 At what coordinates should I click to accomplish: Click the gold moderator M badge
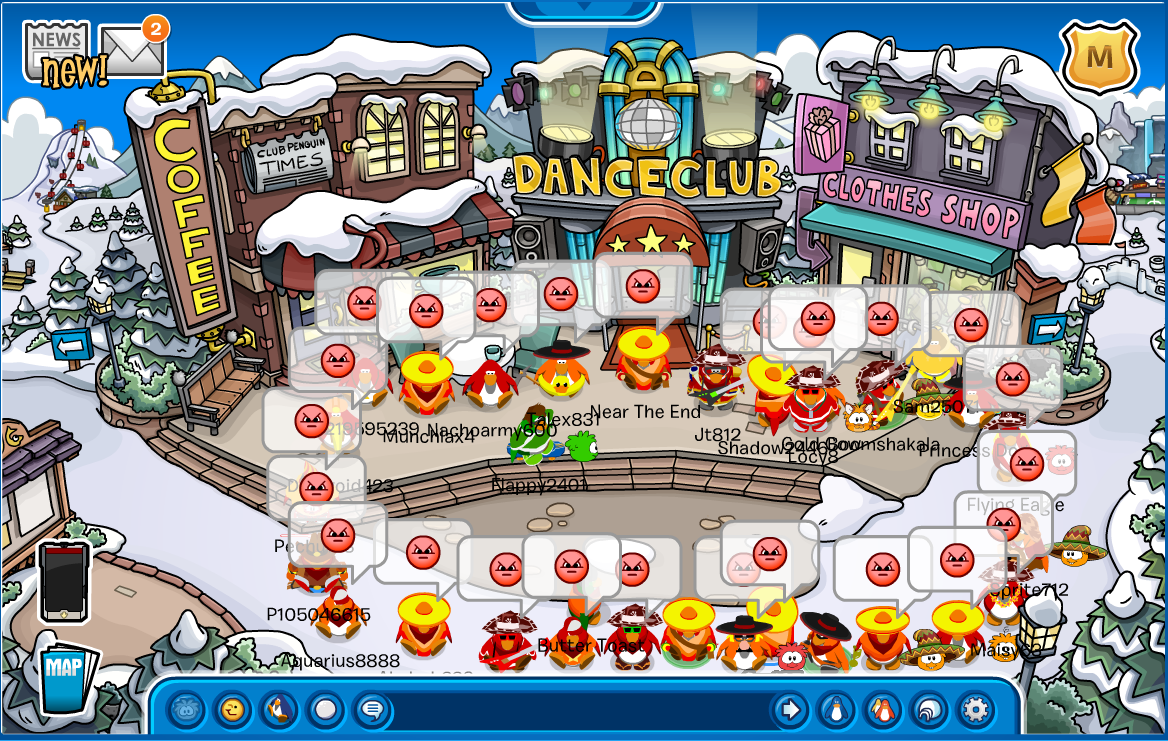[x=1099, y=57]
